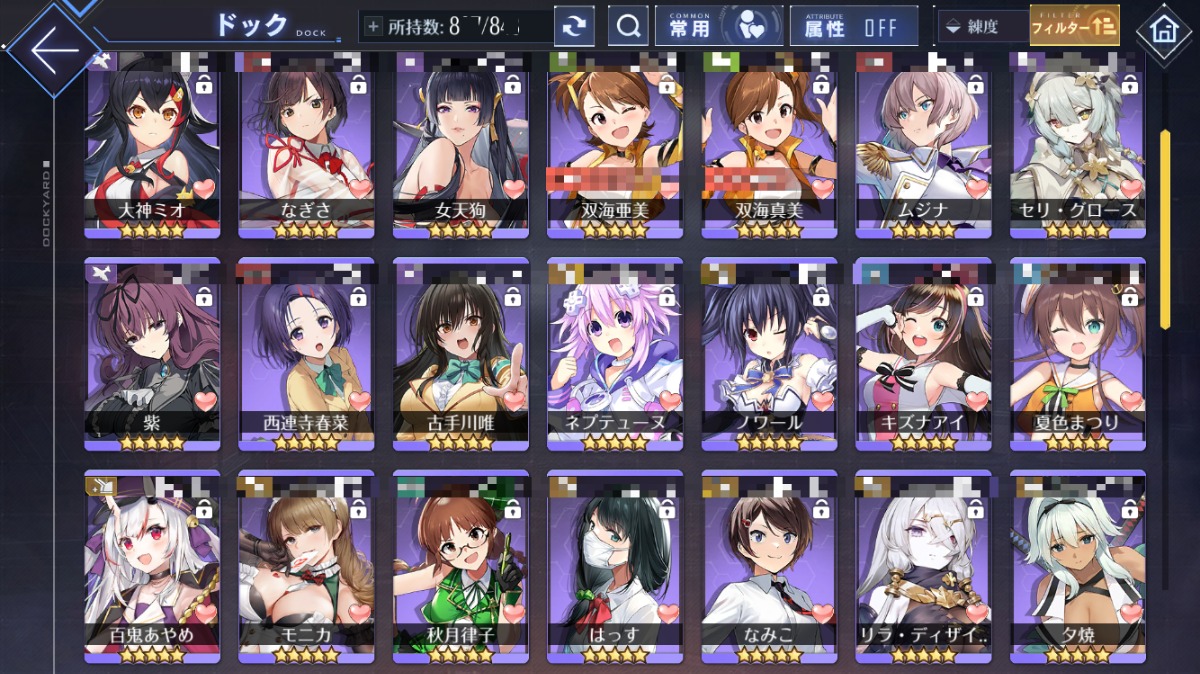Open the magnifying glass search
Viewport: 1200px width, 674px height.
(629, 27)
